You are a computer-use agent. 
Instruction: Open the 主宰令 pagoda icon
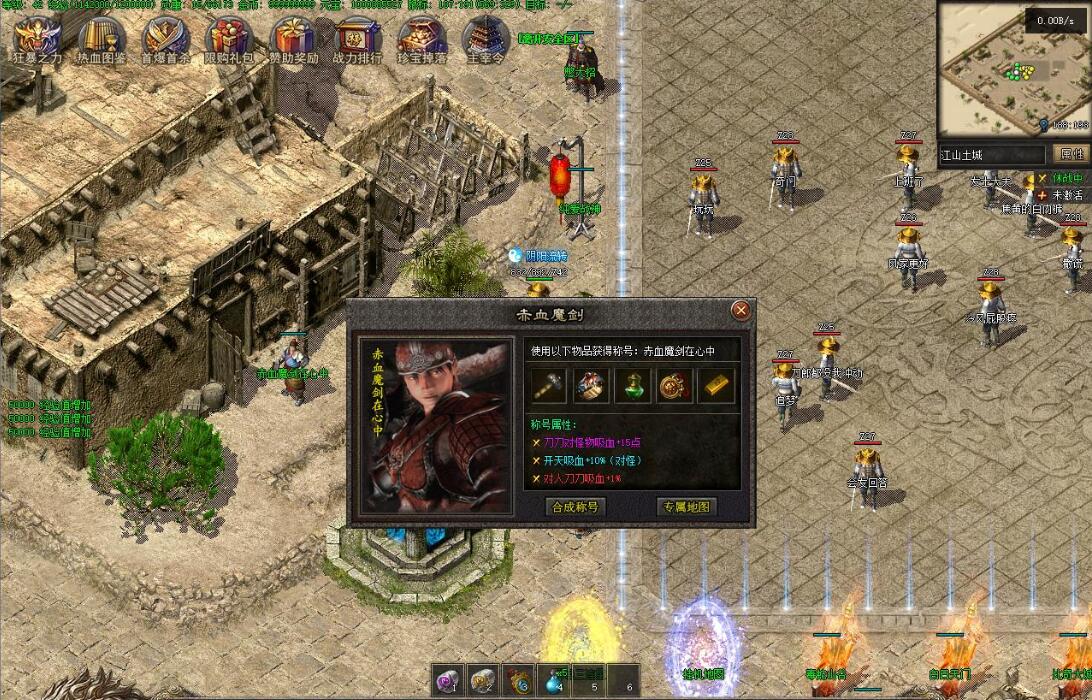pos(486,36)
